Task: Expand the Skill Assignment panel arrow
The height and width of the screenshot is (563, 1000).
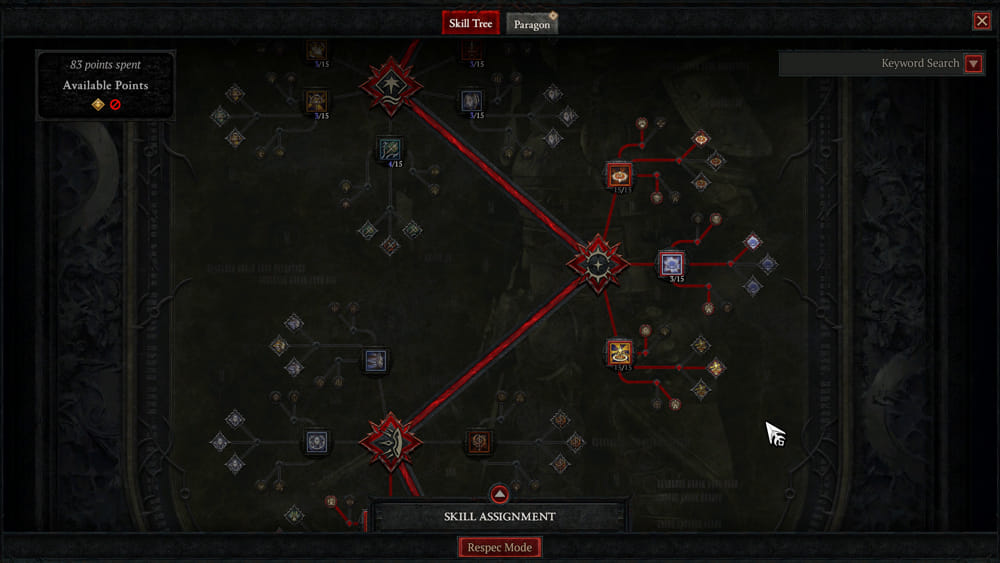Action: [500, 495]
